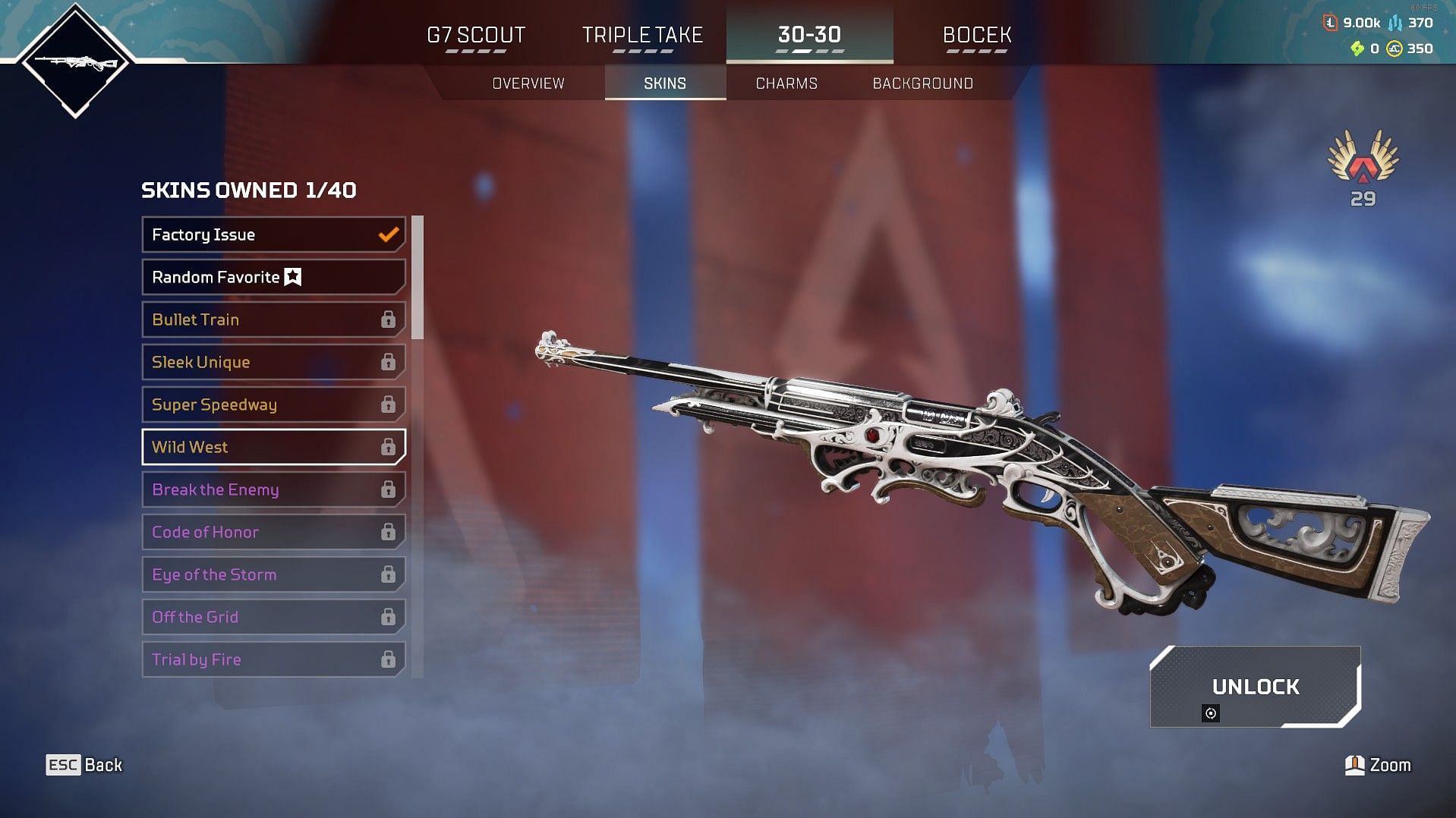1456x818 pixels.
Task: Switch to the Charms sub-tab
Action: pos(786,83)
